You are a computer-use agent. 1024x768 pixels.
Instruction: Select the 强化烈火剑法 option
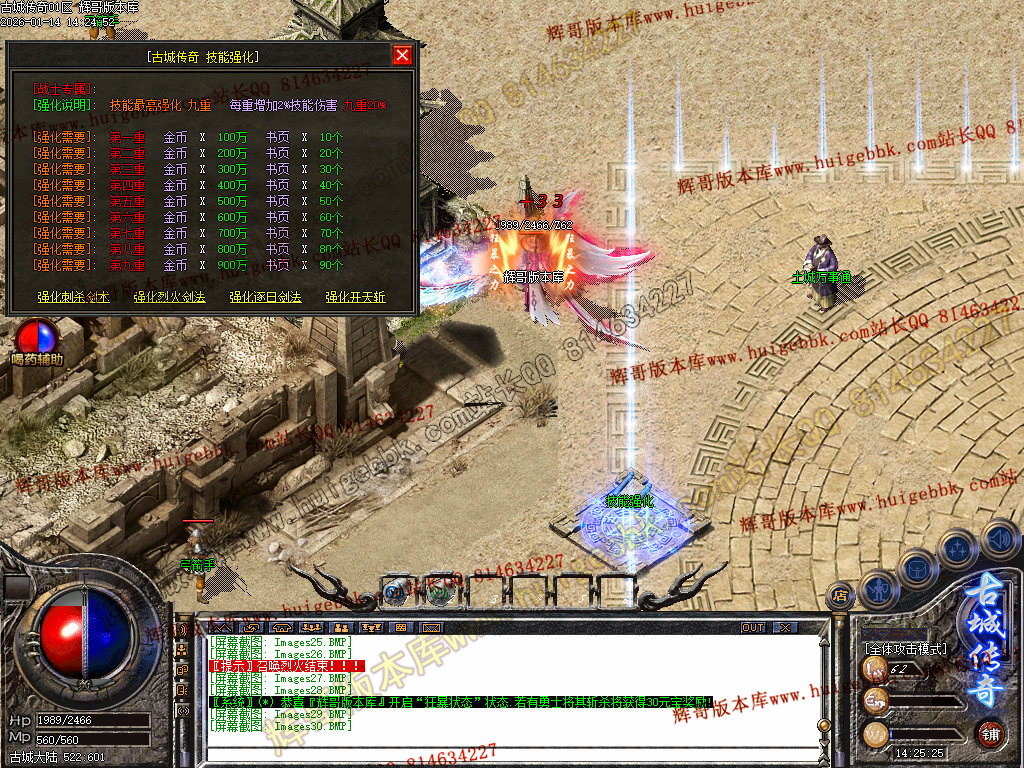click(169, 297)
